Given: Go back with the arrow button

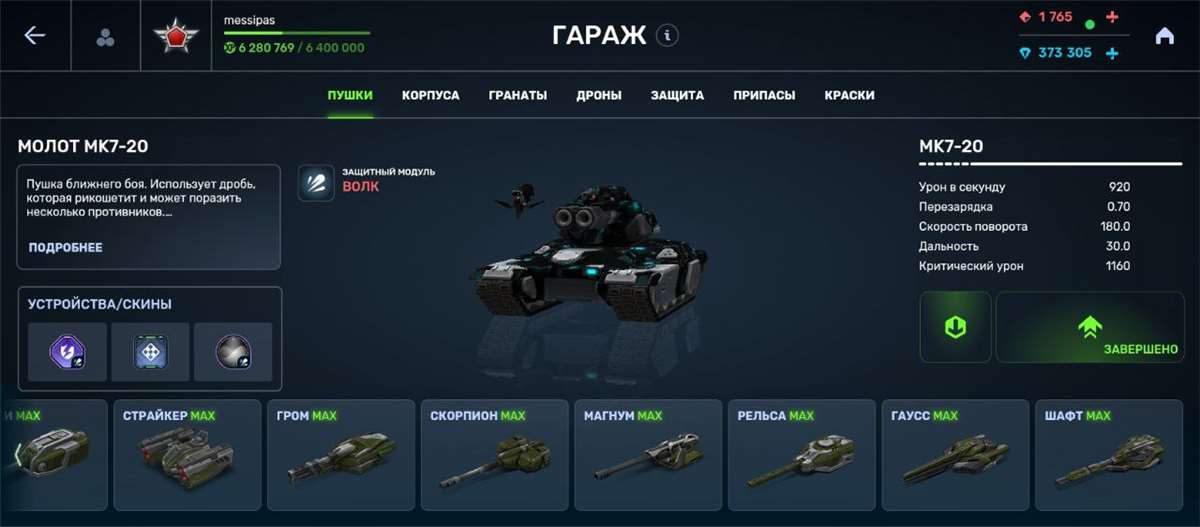Looking at the screenshot, I should [35, 36].
